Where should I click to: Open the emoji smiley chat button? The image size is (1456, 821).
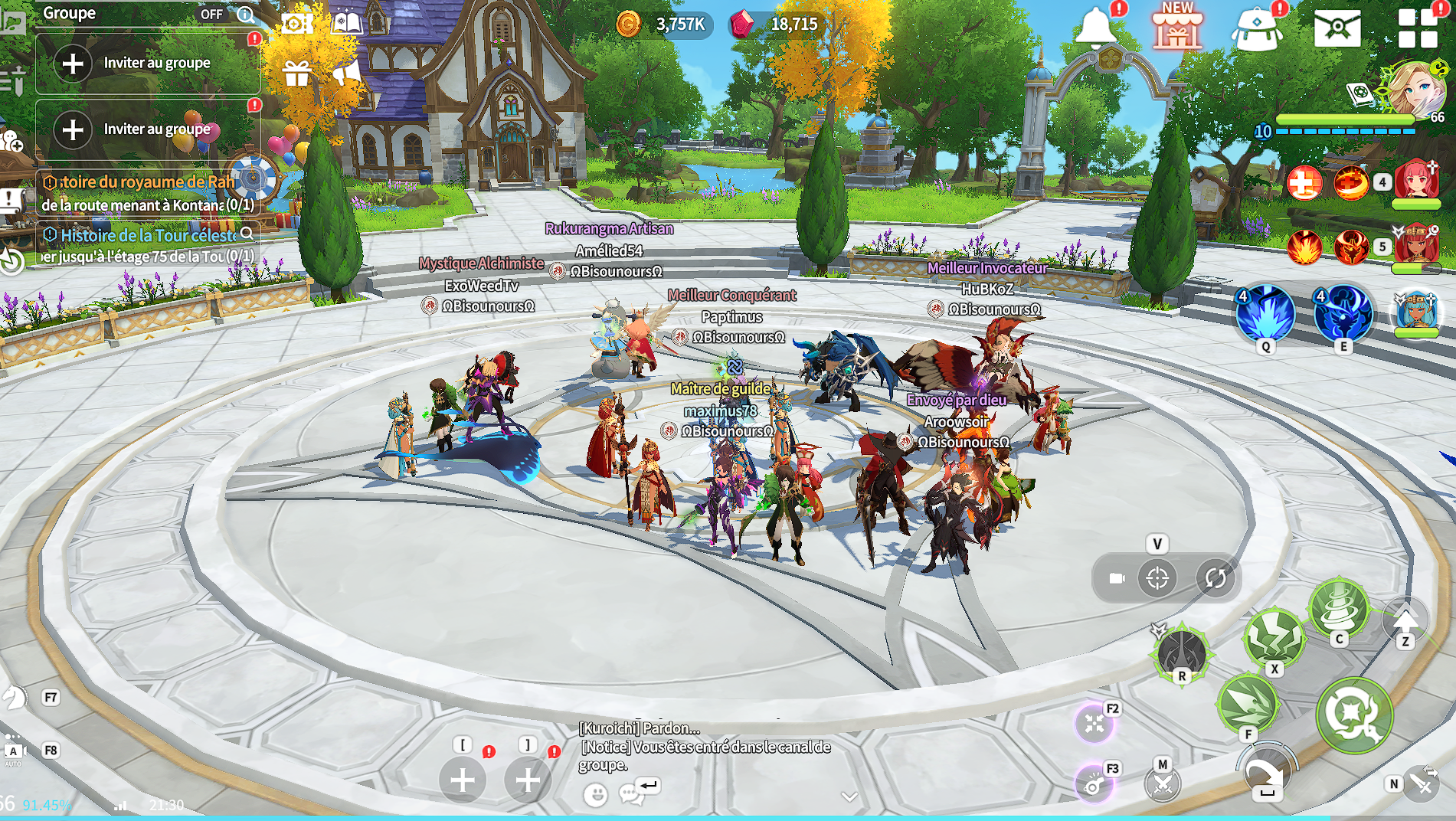(x=595, y=794)
